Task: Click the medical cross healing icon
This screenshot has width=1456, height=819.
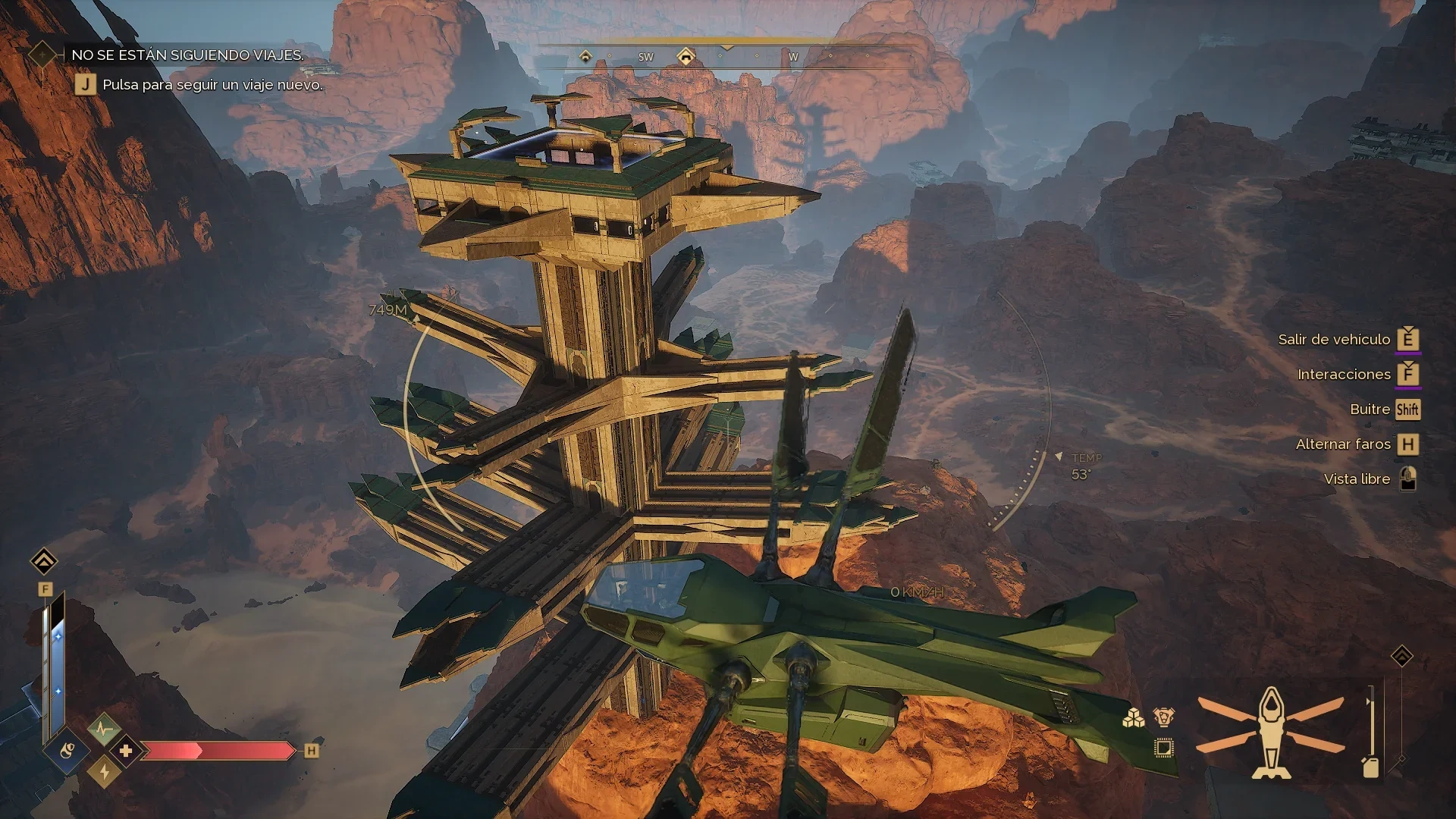Action: 126,751
